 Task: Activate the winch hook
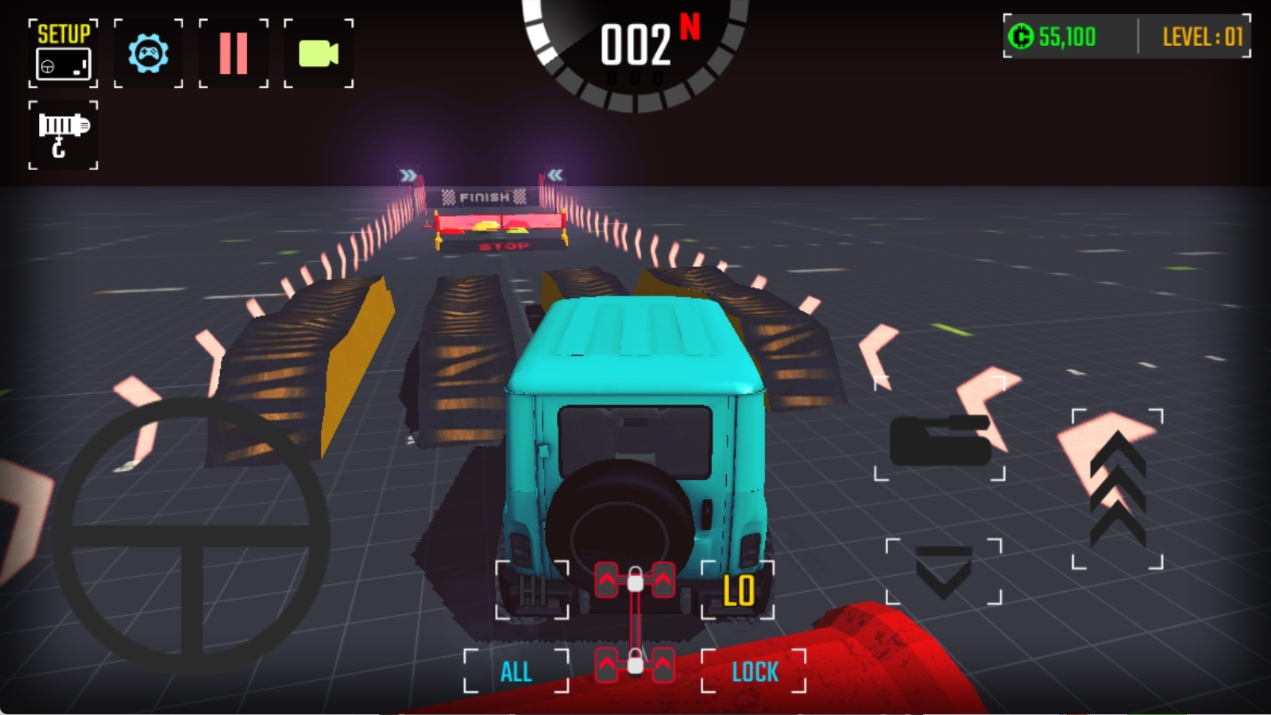(63, 134)
